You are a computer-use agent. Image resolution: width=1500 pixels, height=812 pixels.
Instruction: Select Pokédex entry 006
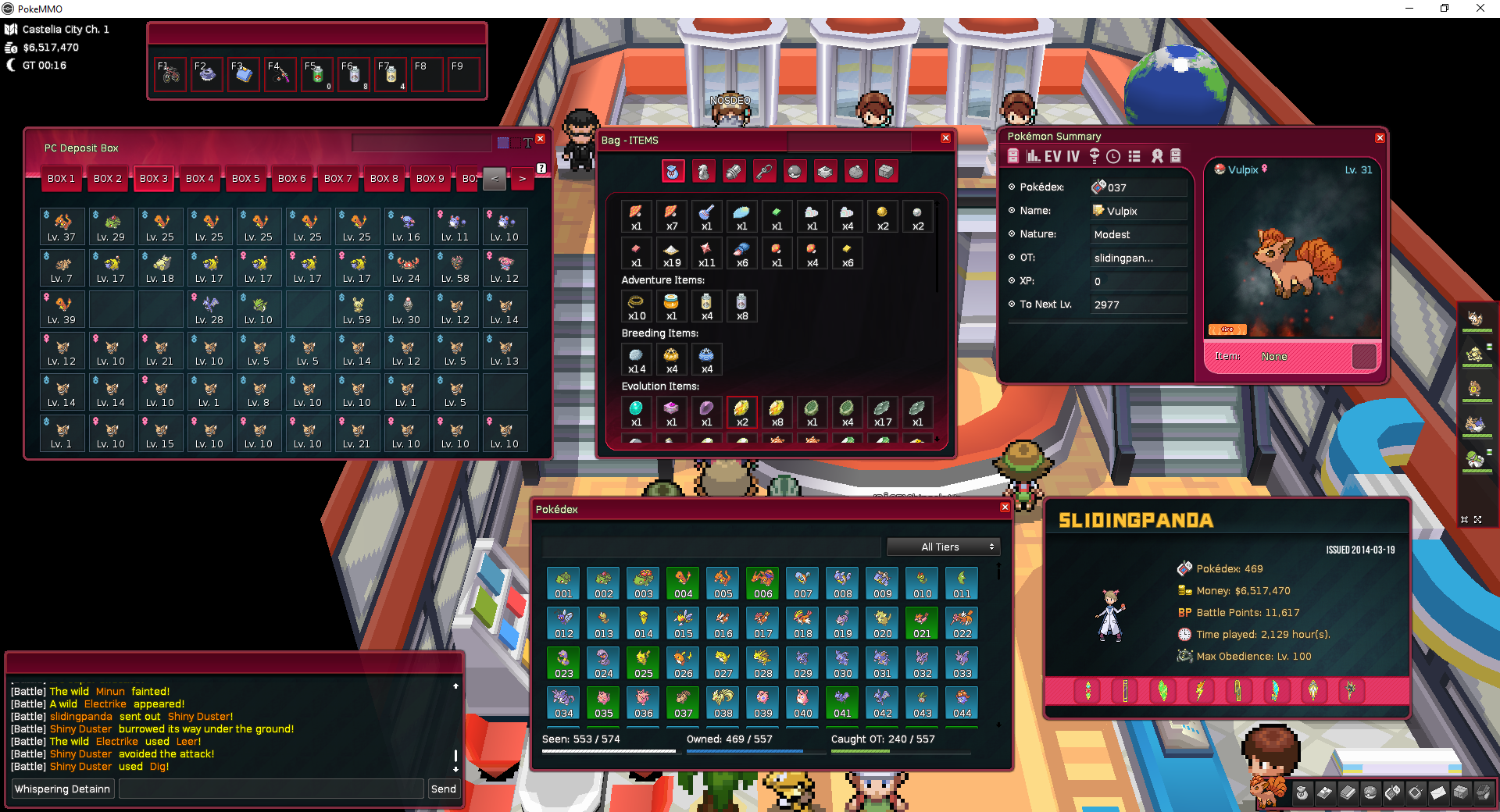pos(762,583)
